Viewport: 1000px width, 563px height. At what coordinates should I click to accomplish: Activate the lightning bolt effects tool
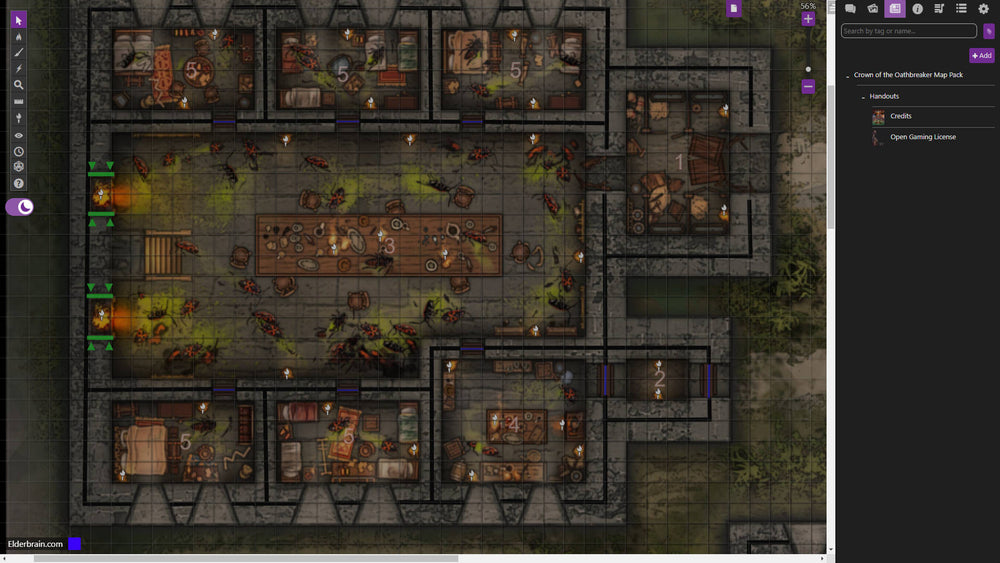pyautogui.click(x=18, y=69)
